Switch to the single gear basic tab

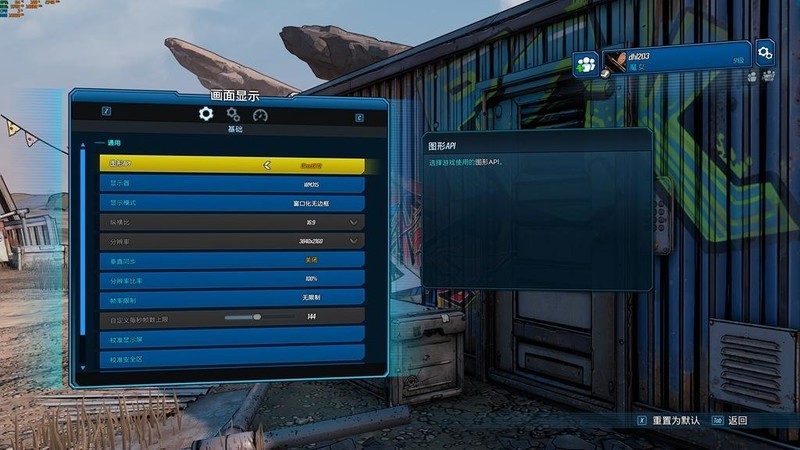coord(206,114)
